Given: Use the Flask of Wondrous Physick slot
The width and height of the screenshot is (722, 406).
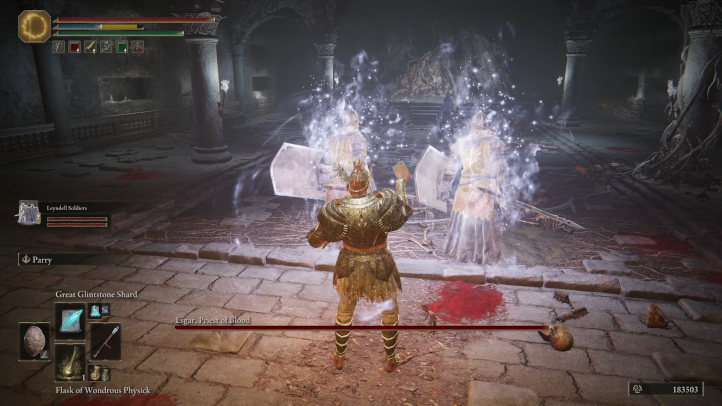Looking at the screenshot, I should click(x=70, y=362).
